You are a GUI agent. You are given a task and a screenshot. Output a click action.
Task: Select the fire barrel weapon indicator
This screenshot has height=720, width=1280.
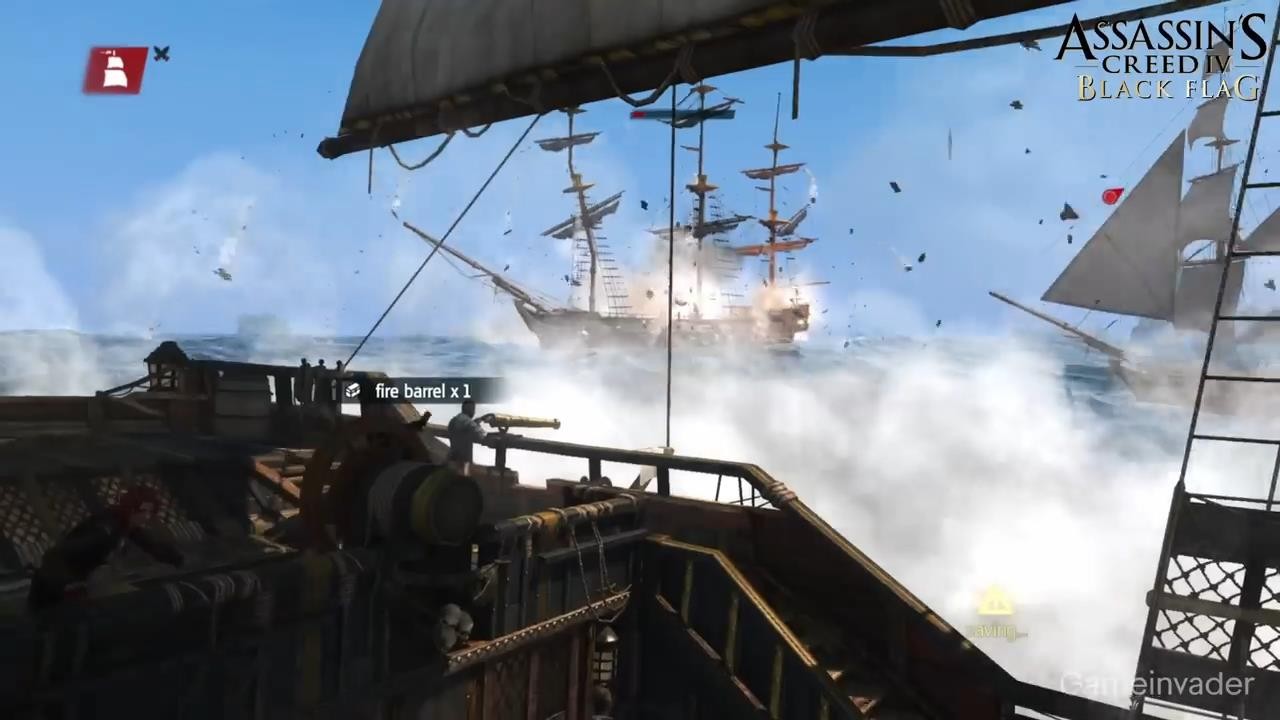410,391
